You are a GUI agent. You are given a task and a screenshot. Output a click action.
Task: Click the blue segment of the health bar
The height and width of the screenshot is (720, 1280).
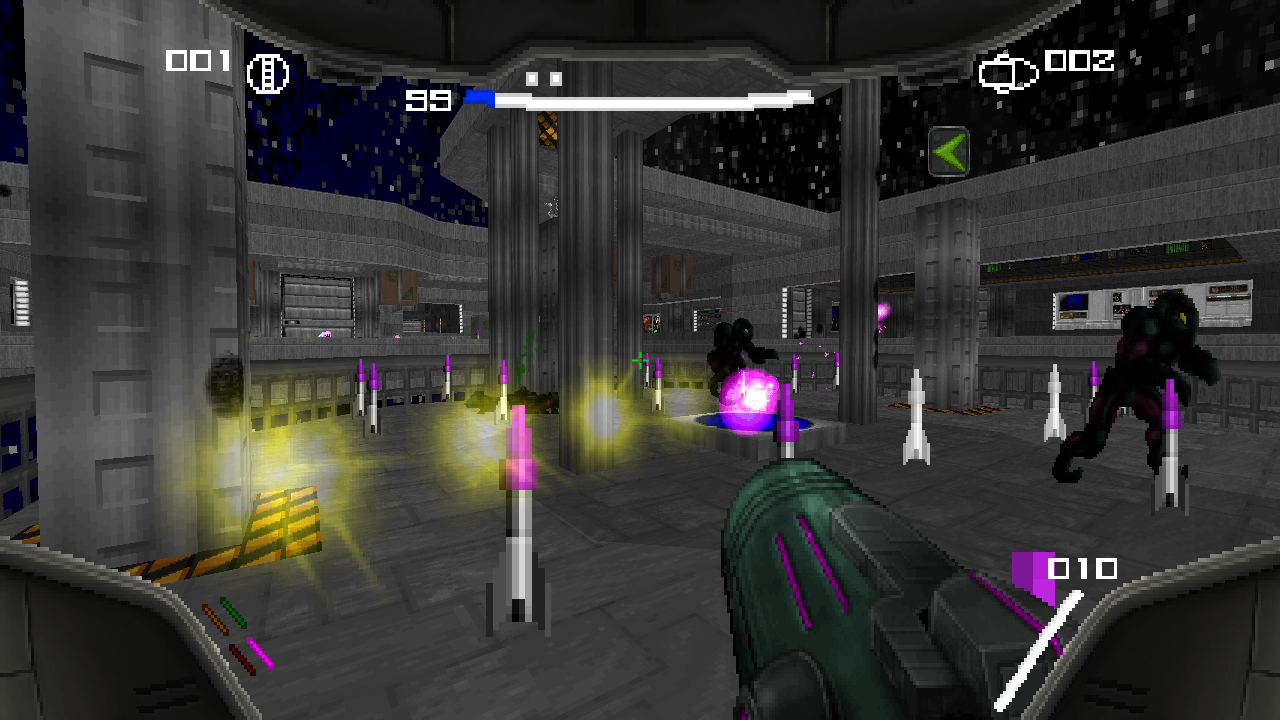point(479,96)
